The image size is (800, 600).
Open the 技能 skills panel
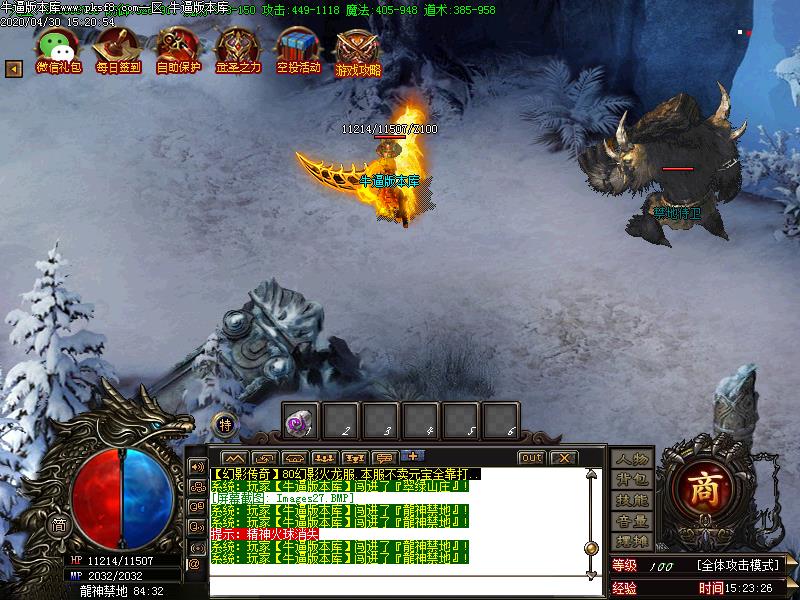[x=632, y=500]
